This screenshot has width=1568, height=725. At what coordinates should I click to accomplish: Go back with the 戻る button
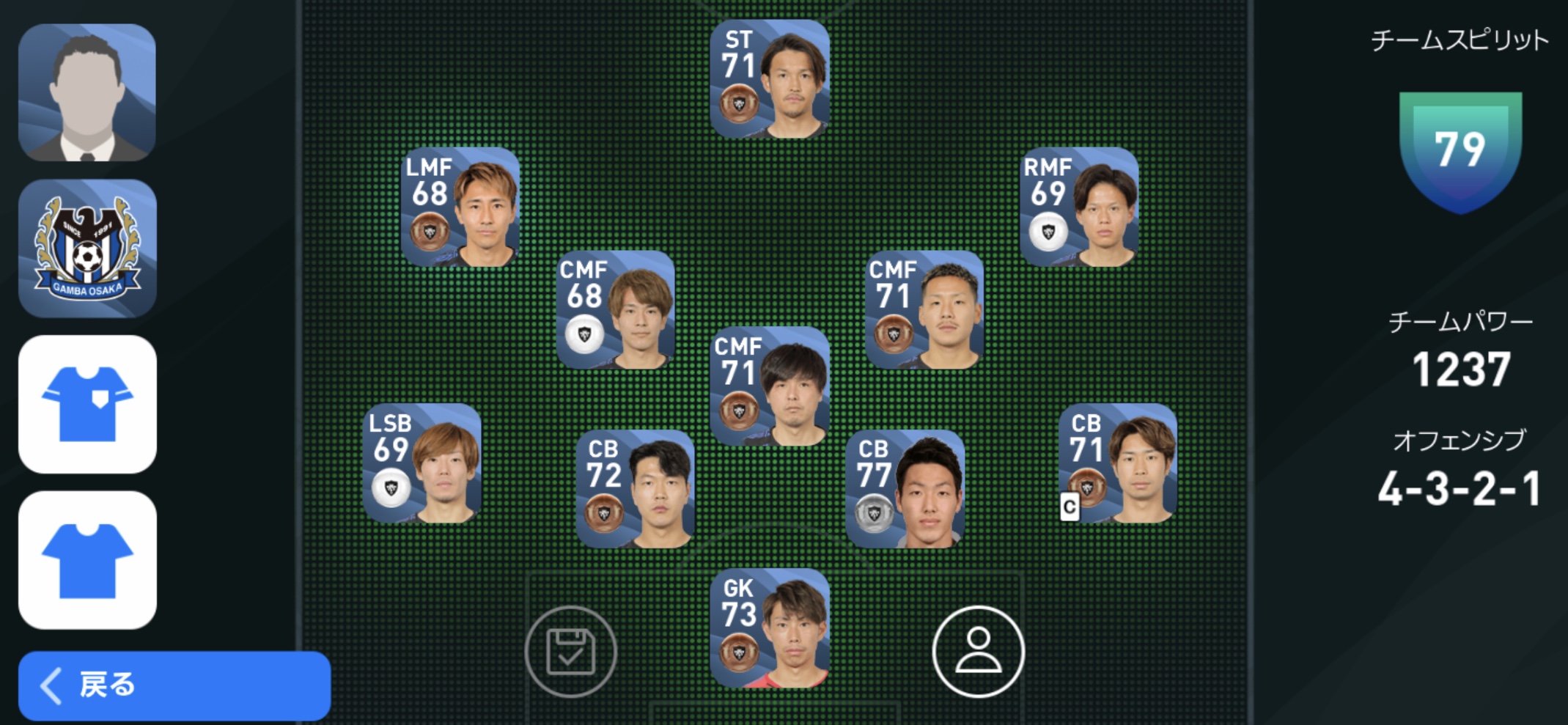(174, 685)
